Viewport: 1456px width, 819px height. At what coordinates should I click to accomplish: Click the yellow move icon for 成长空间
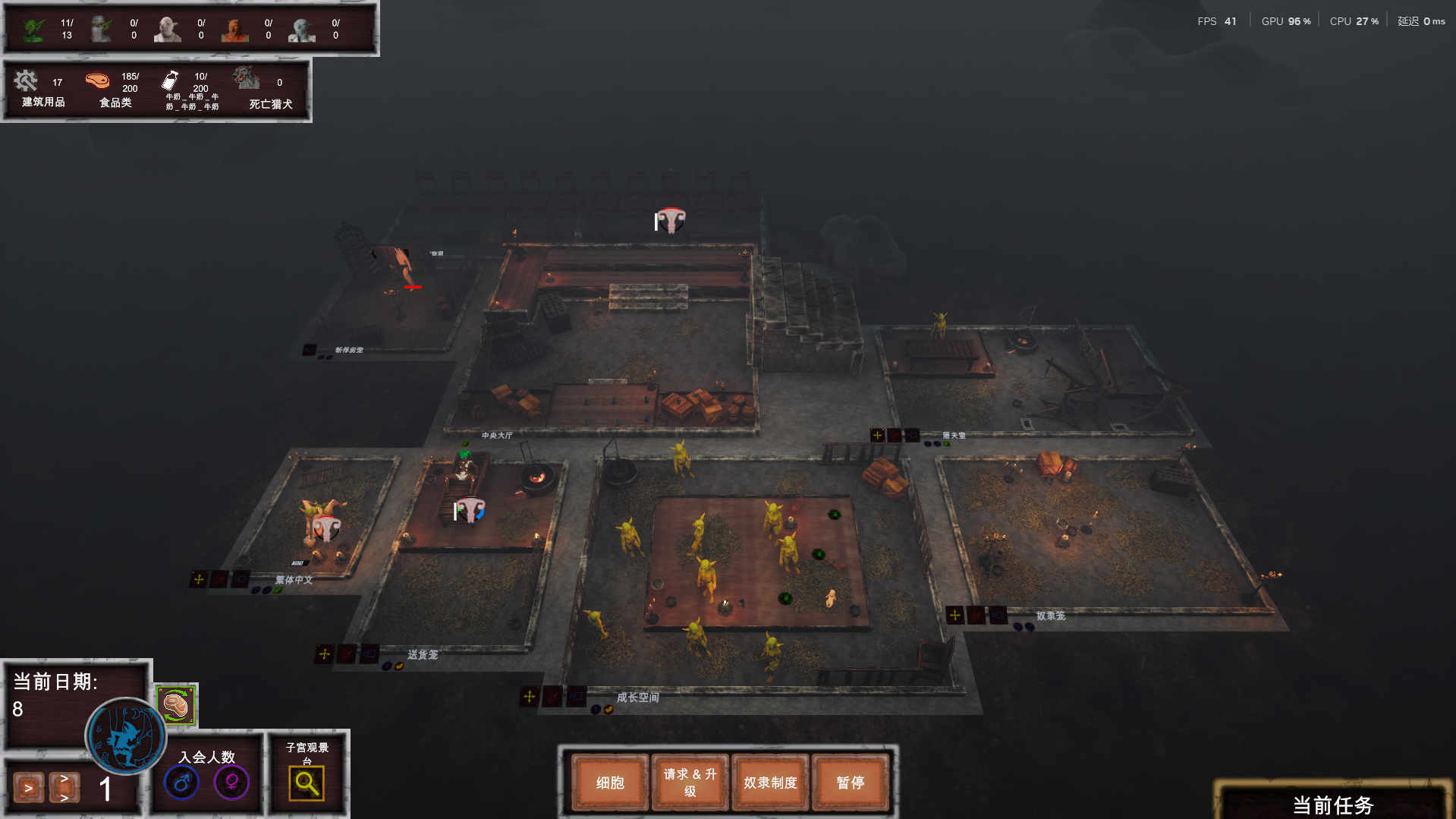click(x=530, y=696)
